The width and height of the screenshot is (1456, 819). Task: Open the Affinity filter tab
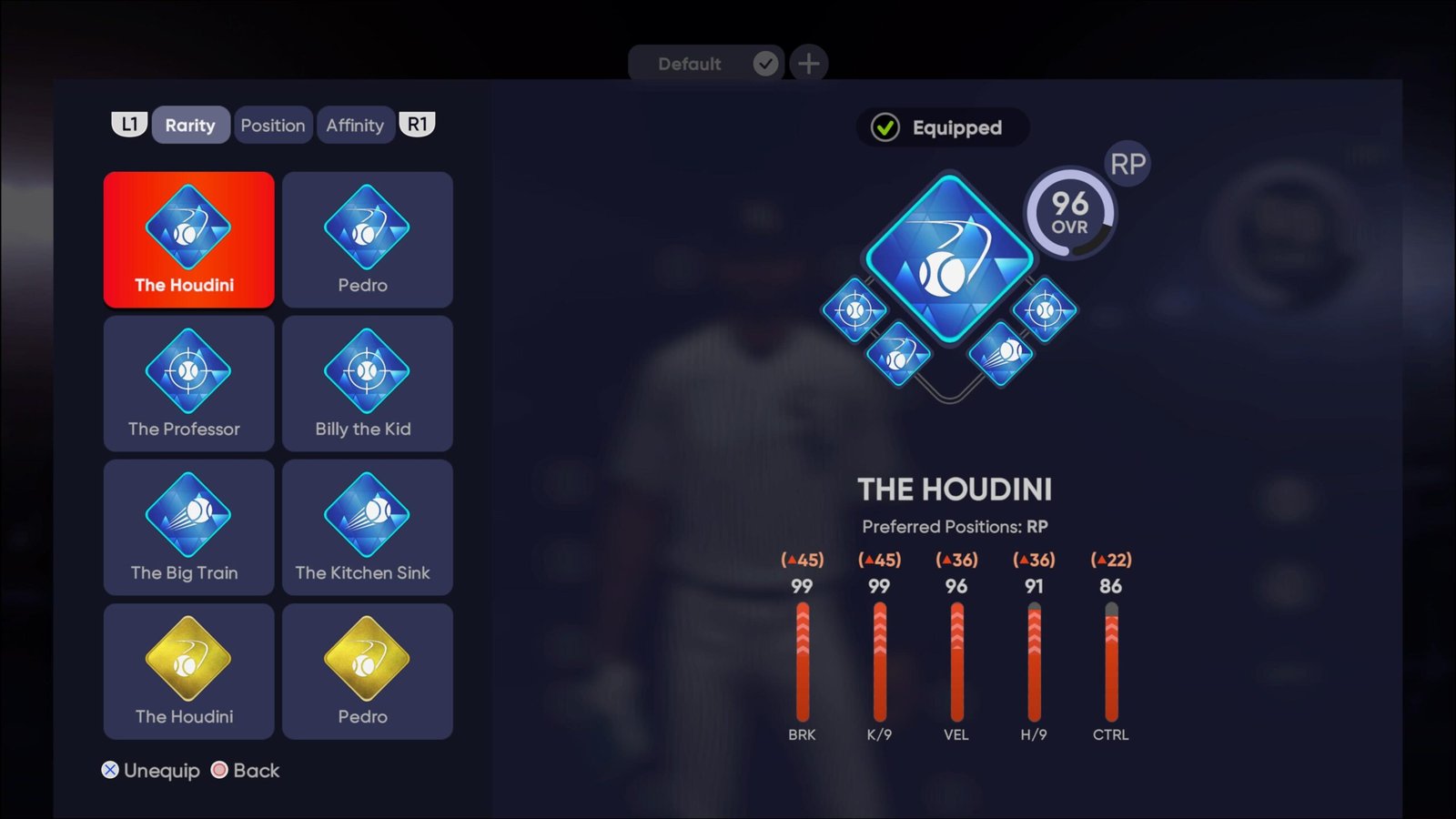tap(356, 125)
